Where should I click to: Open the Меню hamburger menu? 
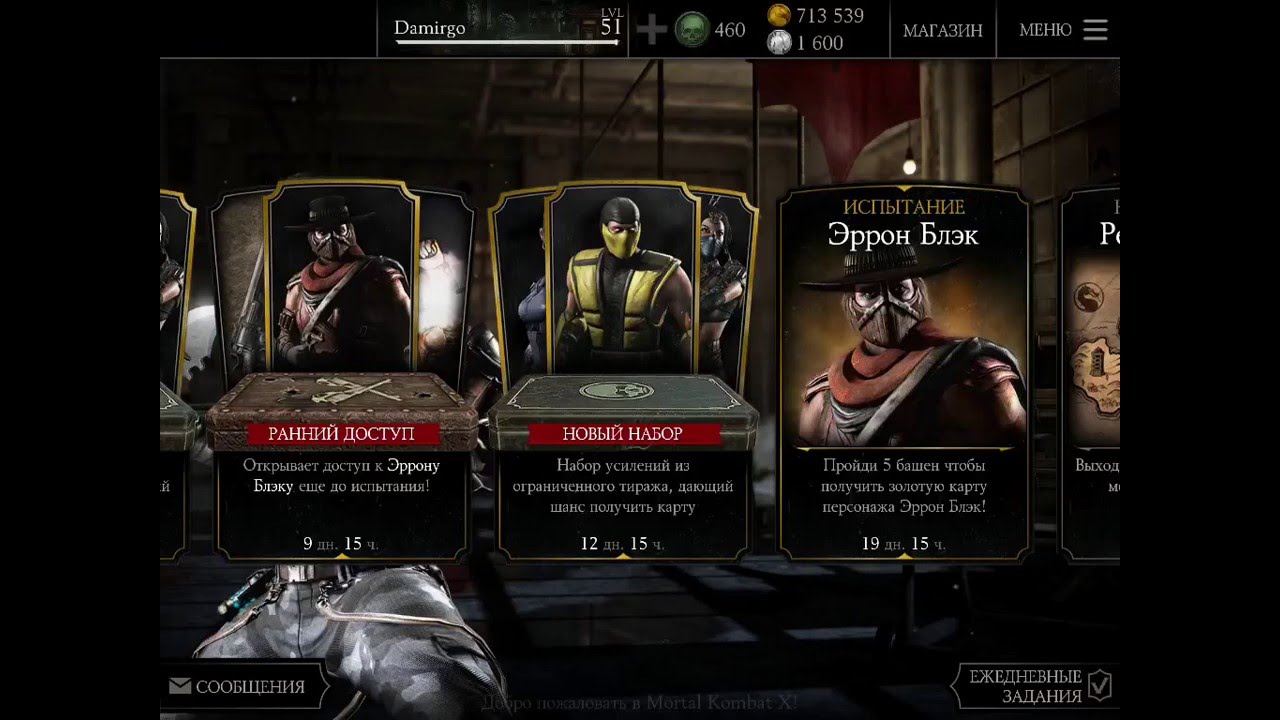point(1063,30)
